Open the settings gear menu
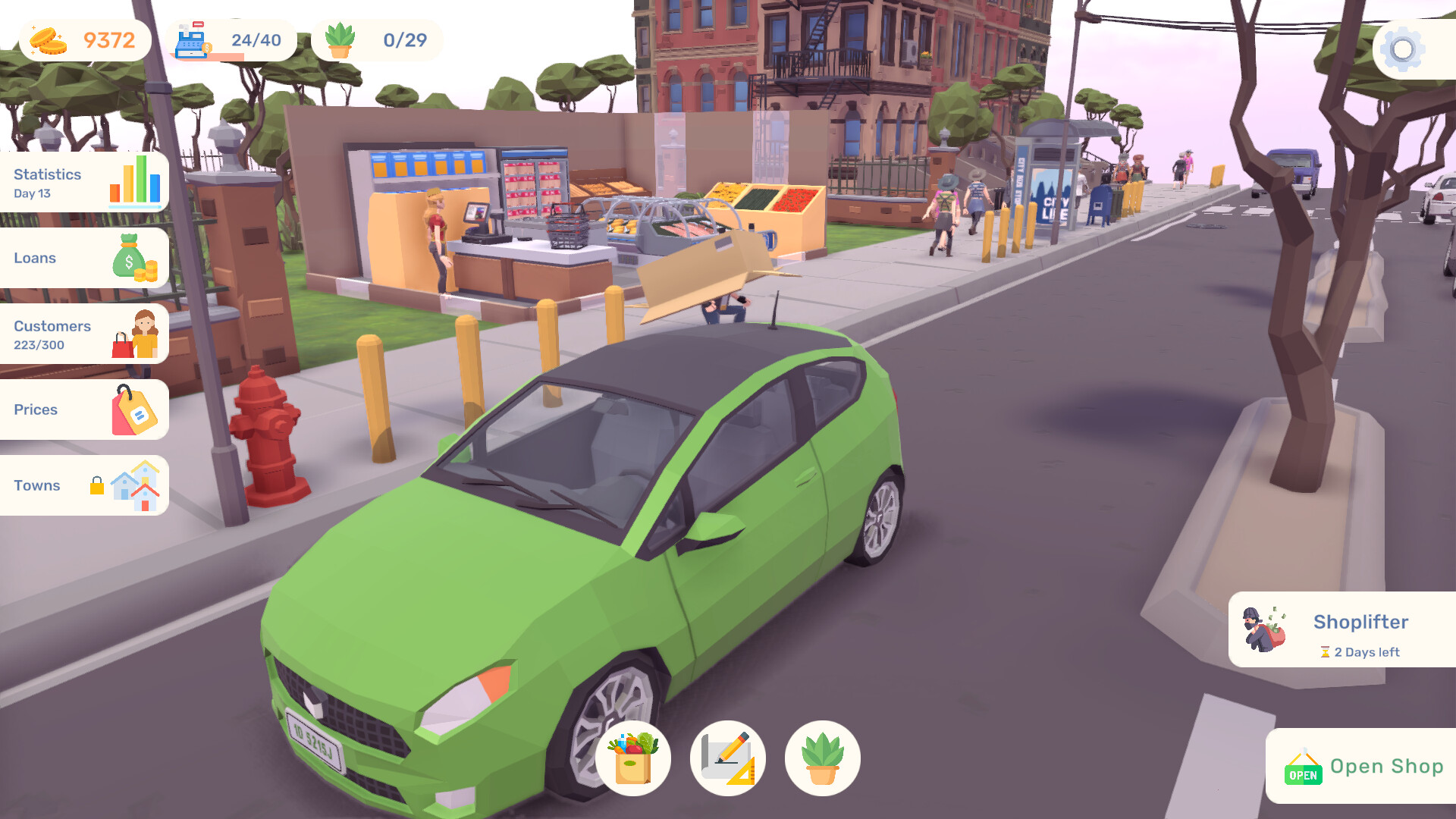Viewport: 1456px width, 819px height. (1402, 49)
